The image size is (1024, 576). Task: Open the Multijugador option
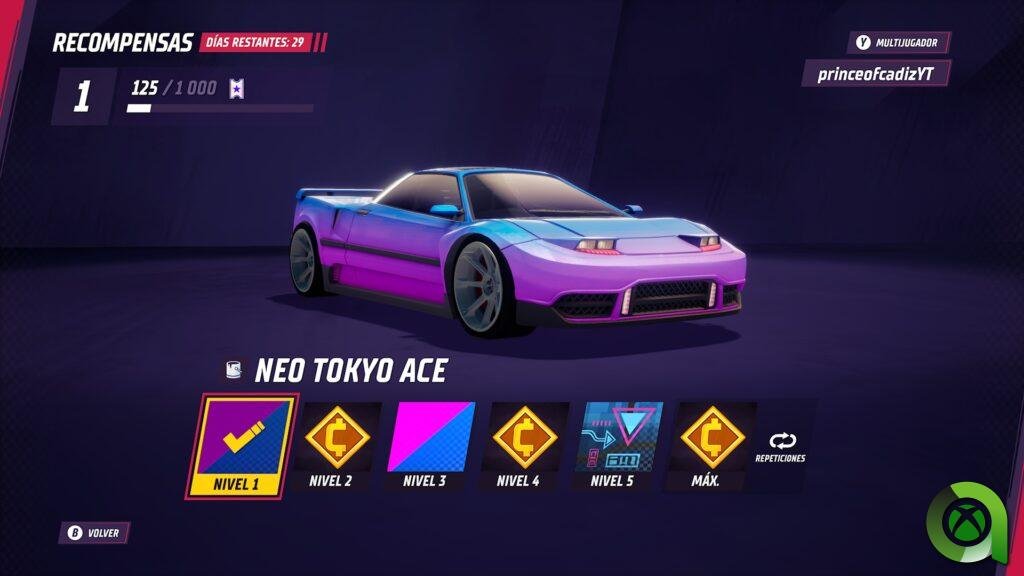click(898, 43)
